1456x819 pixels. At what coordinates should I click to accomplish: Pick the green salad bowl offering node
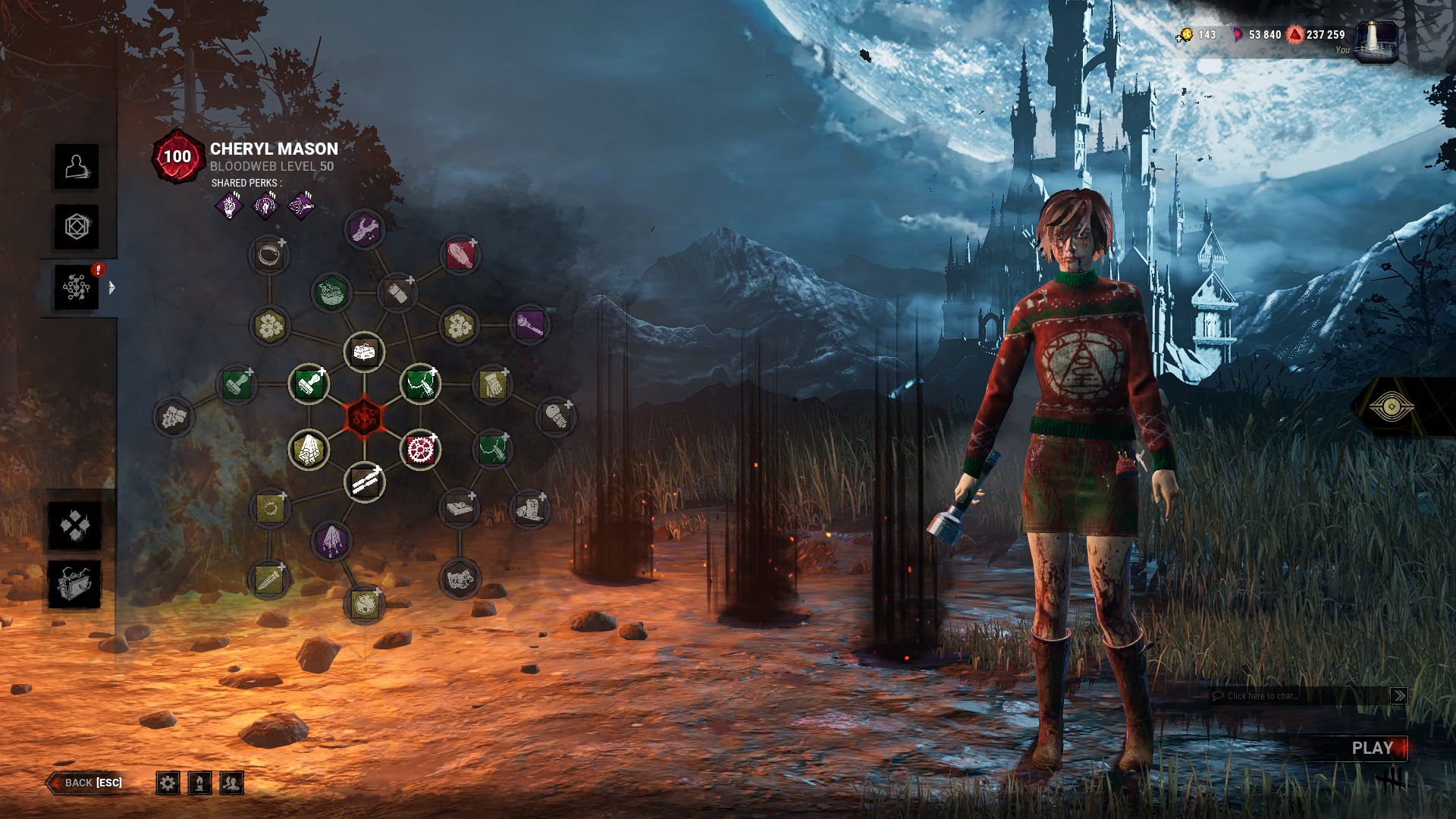point(331,293)
